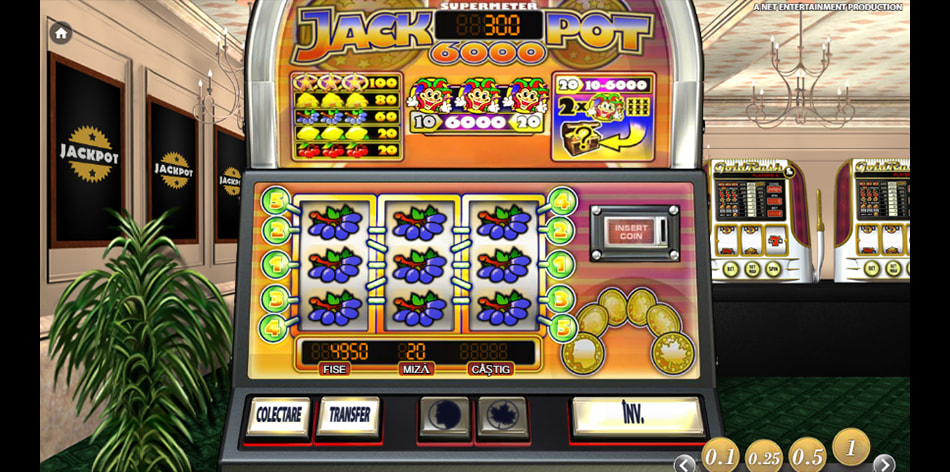This screenshot has height=472, width=950.
Task: Go to the home screen icon
Action: [61, 33]
